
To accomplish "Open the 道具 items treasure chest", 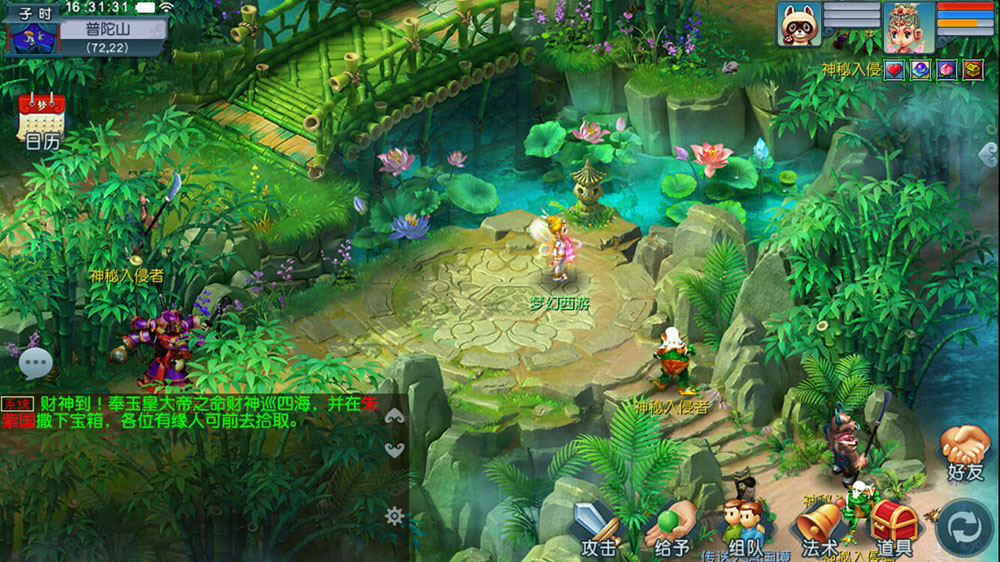I will pos(894,527).
